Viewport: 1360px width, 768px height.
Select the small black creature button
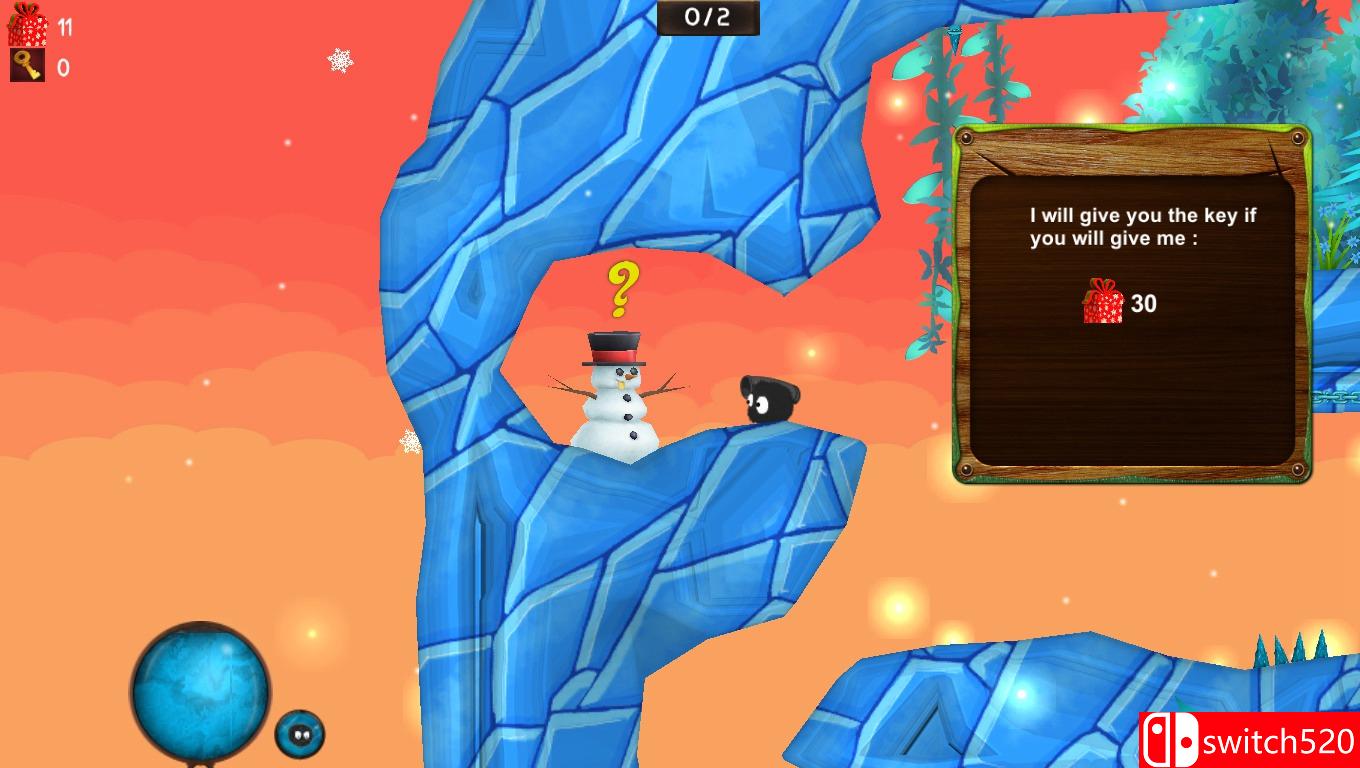pyautogui.click(x=299, y=734)
